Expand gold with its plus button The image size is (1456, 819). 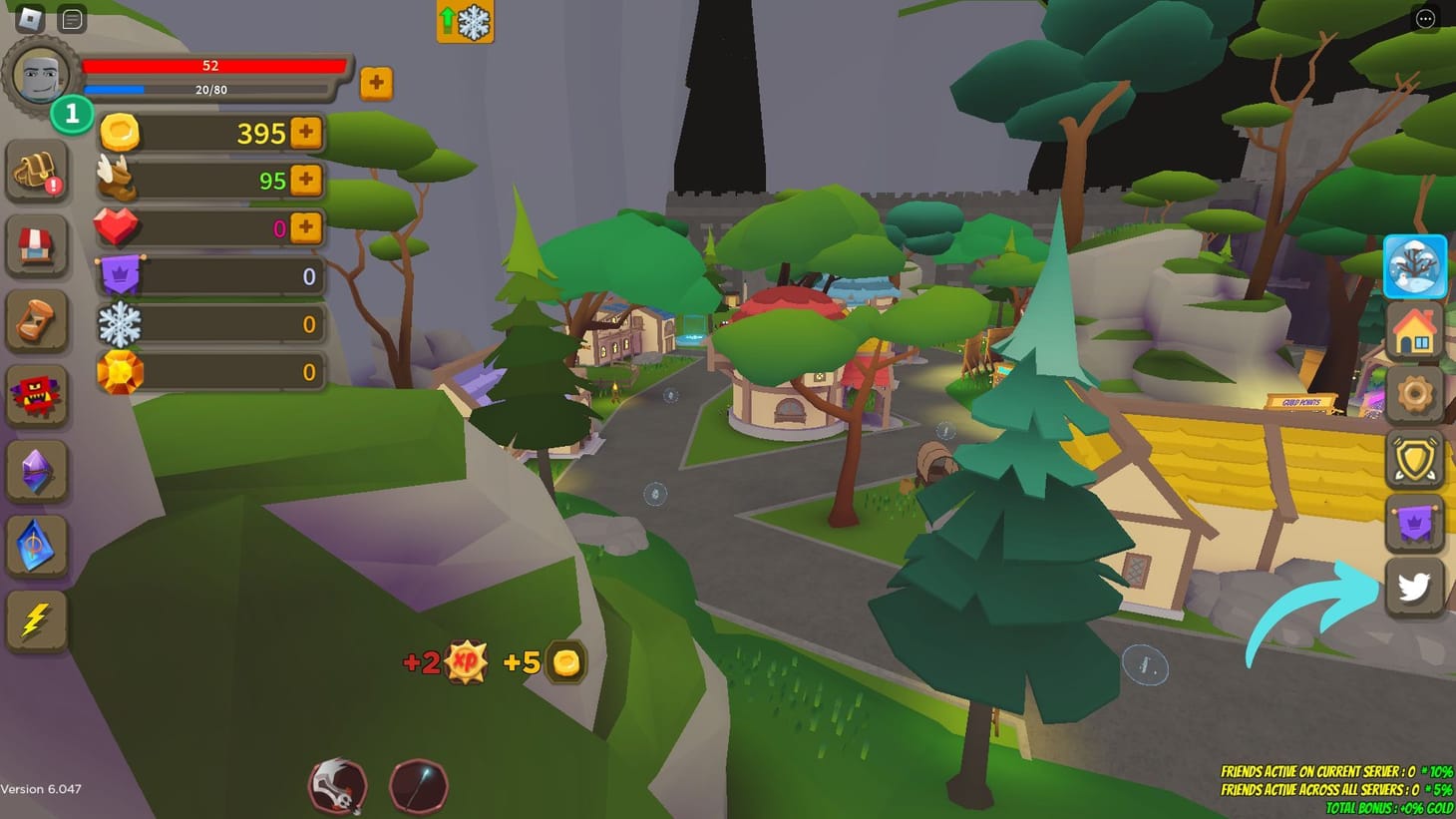tap(306, 133)
